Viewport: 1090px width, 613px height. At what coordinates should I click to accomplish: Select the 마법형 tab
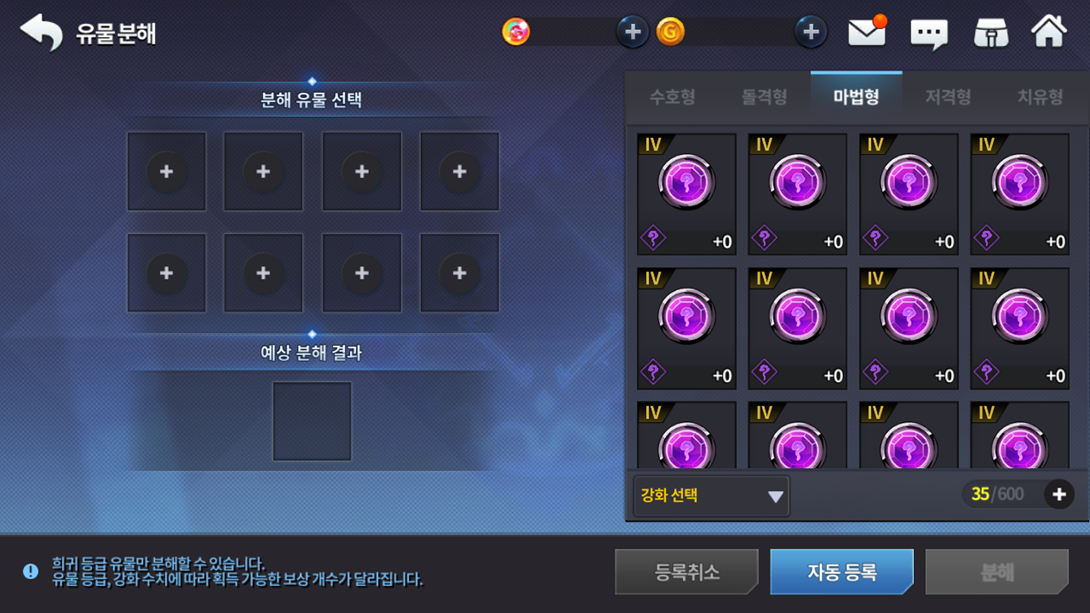point(856,97)
